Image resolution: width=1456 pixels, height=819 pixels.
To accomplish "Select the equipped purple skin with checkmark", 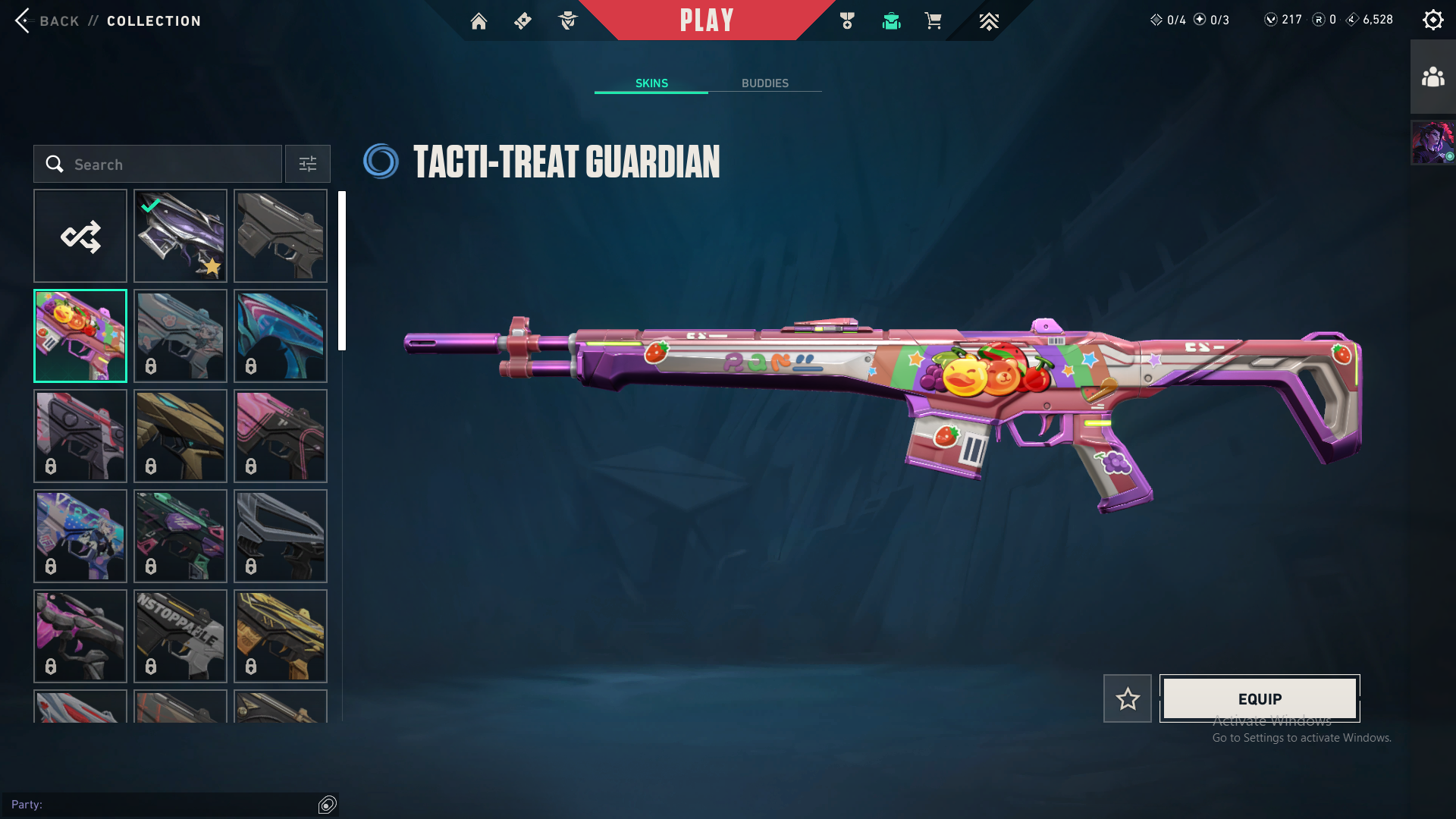I will (x=180, y=237).
